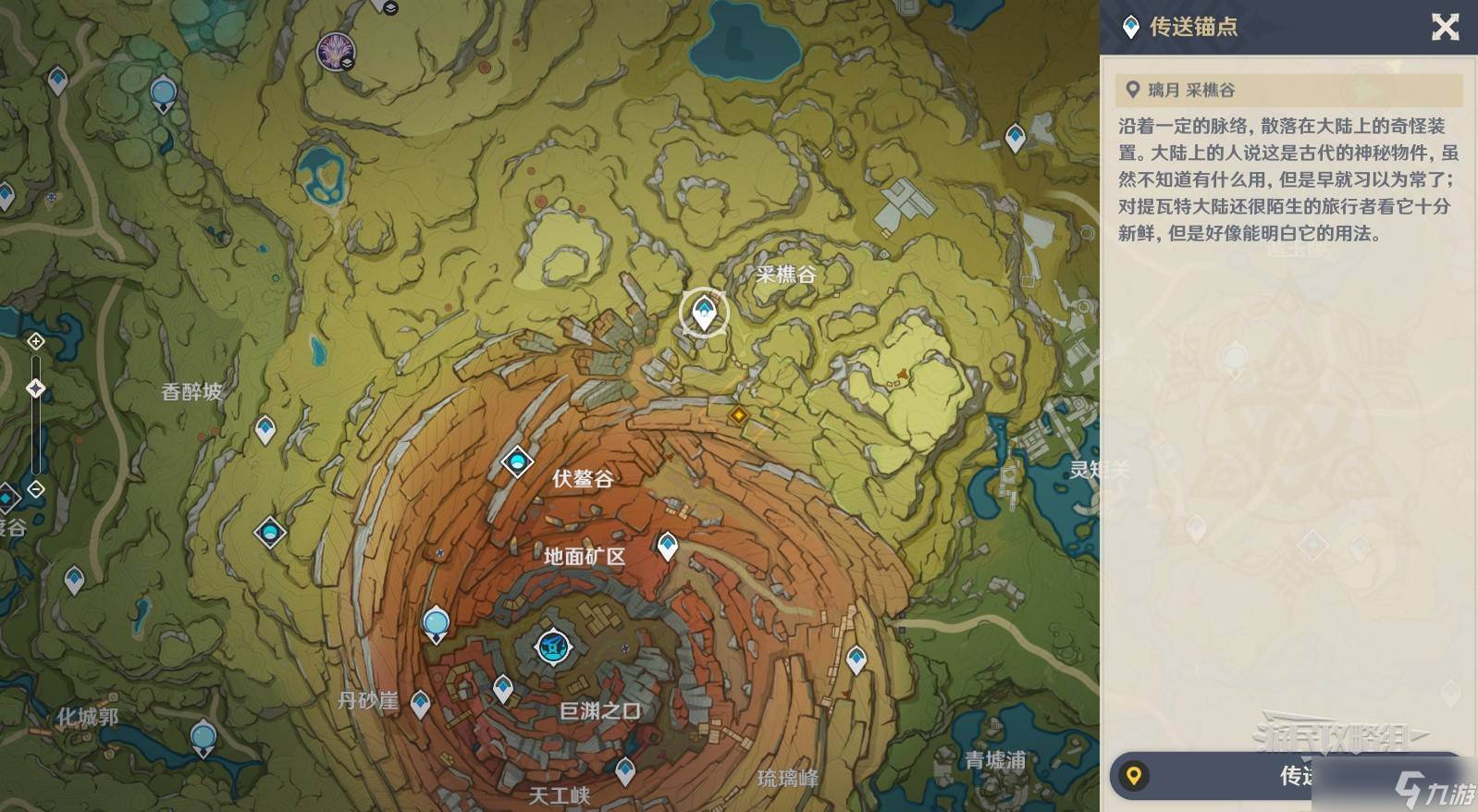
Task: Select the diamond-framed marker near 伏鳌谷
Action: [517, 461]
